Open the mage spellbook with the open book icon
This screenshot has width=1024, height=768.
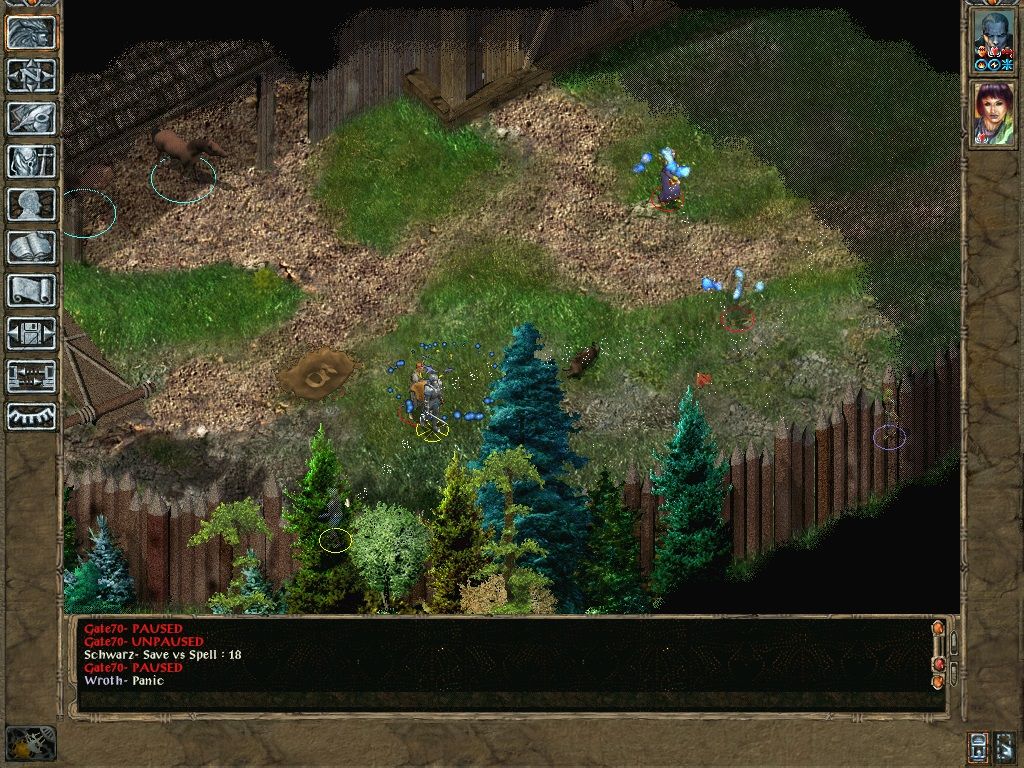(31, 247)
